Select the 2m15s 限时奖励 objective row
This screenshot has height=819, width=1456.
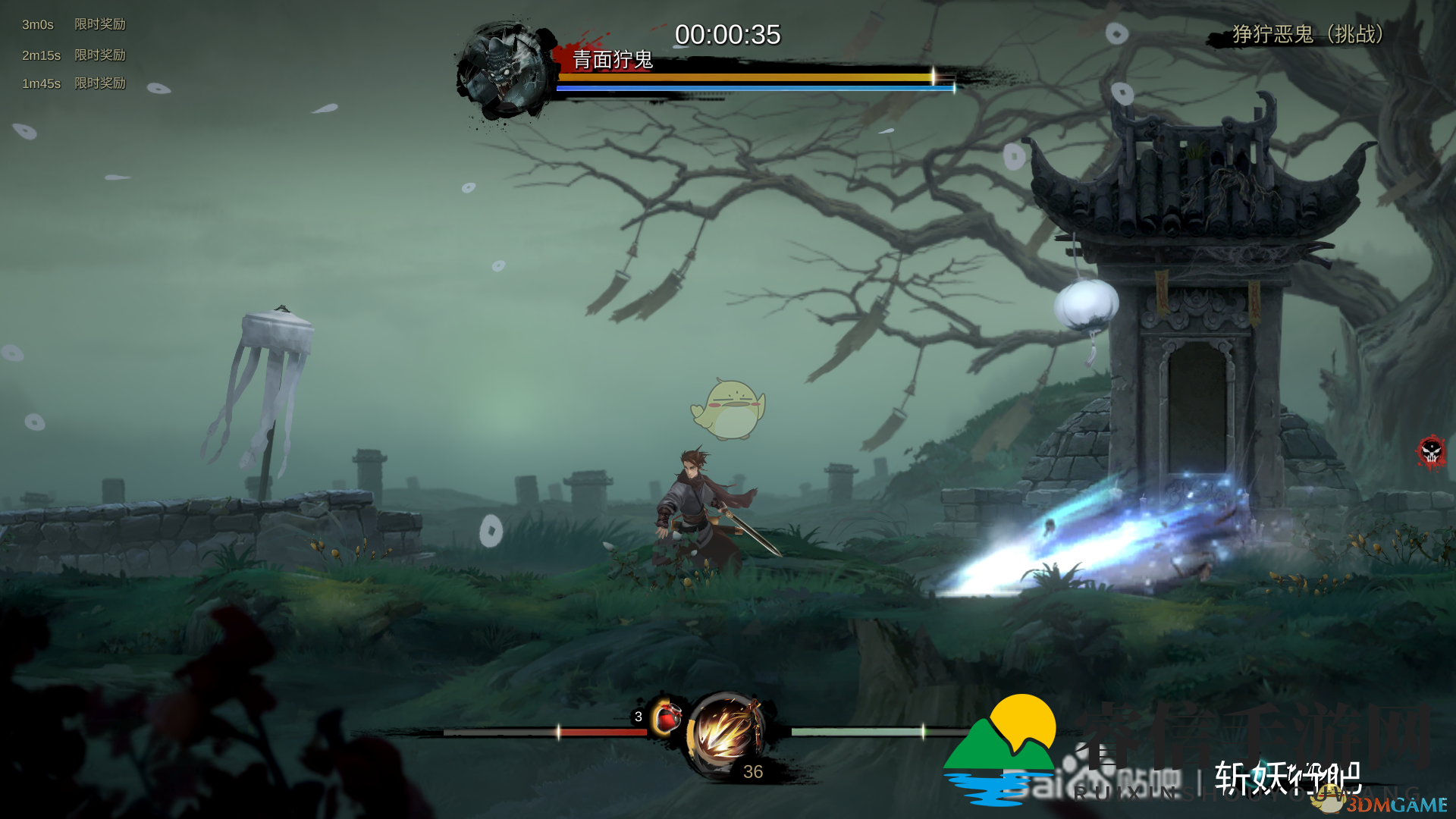click(74, 55)
